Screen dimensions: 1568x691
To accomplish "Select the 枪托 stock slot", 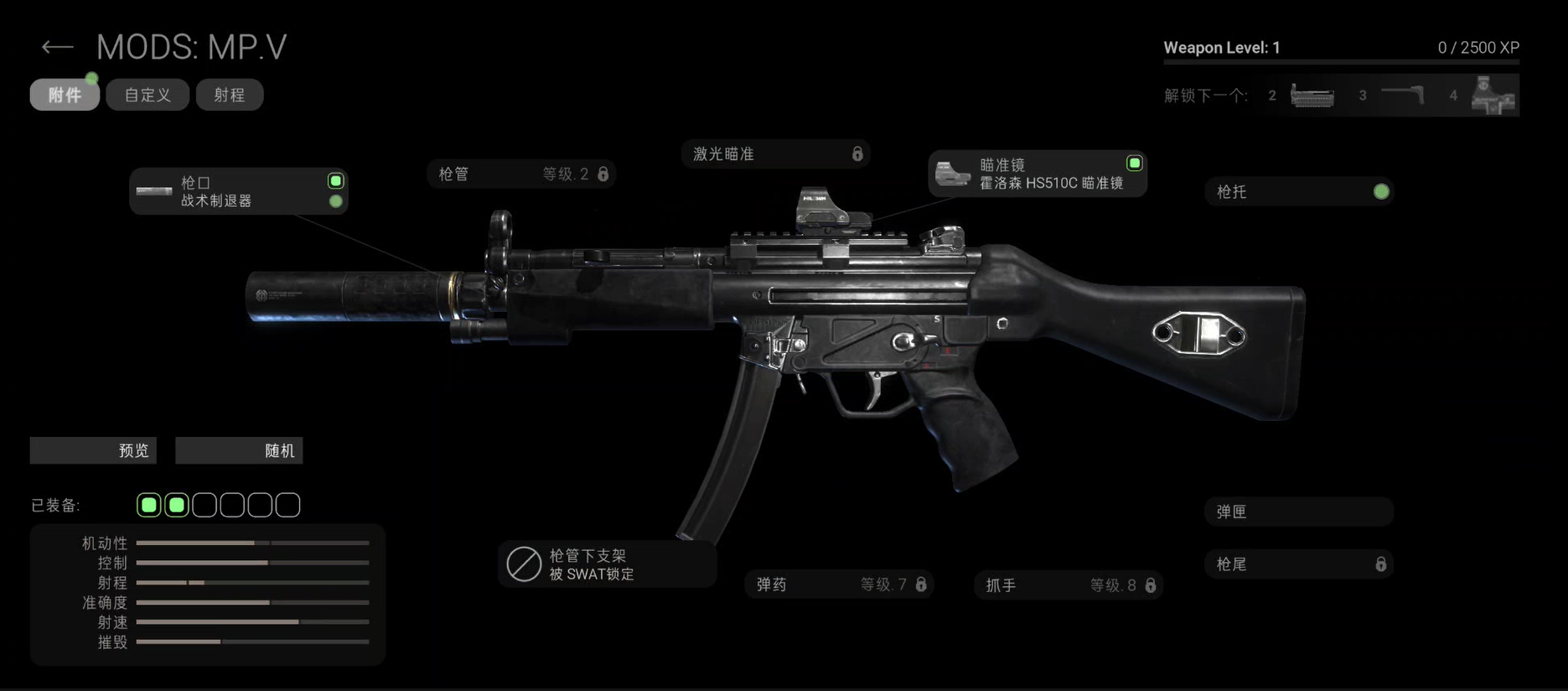I will click(x=1298, y=192).
